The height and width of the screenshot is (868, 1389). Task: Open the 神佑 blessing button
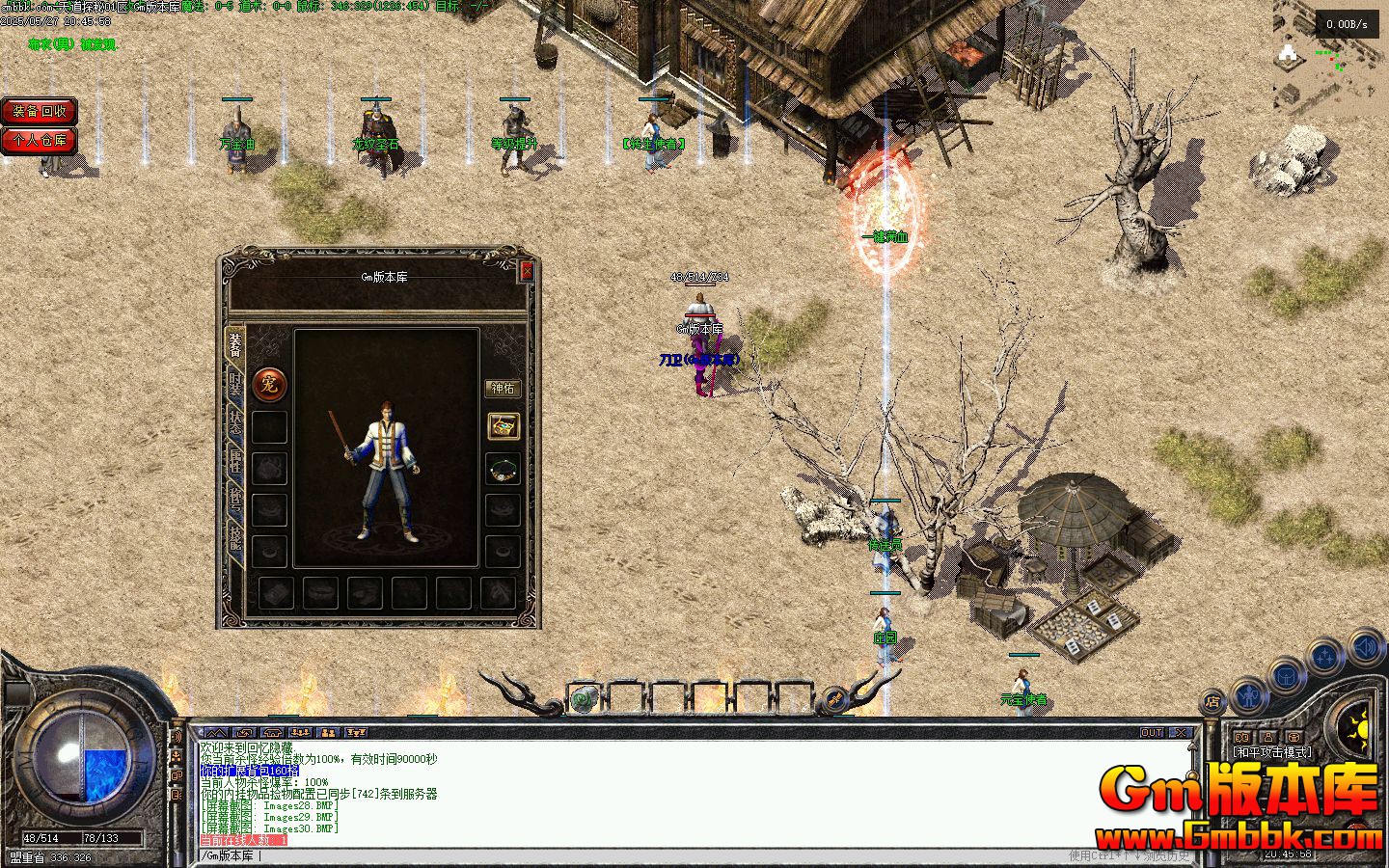[503, 388]
